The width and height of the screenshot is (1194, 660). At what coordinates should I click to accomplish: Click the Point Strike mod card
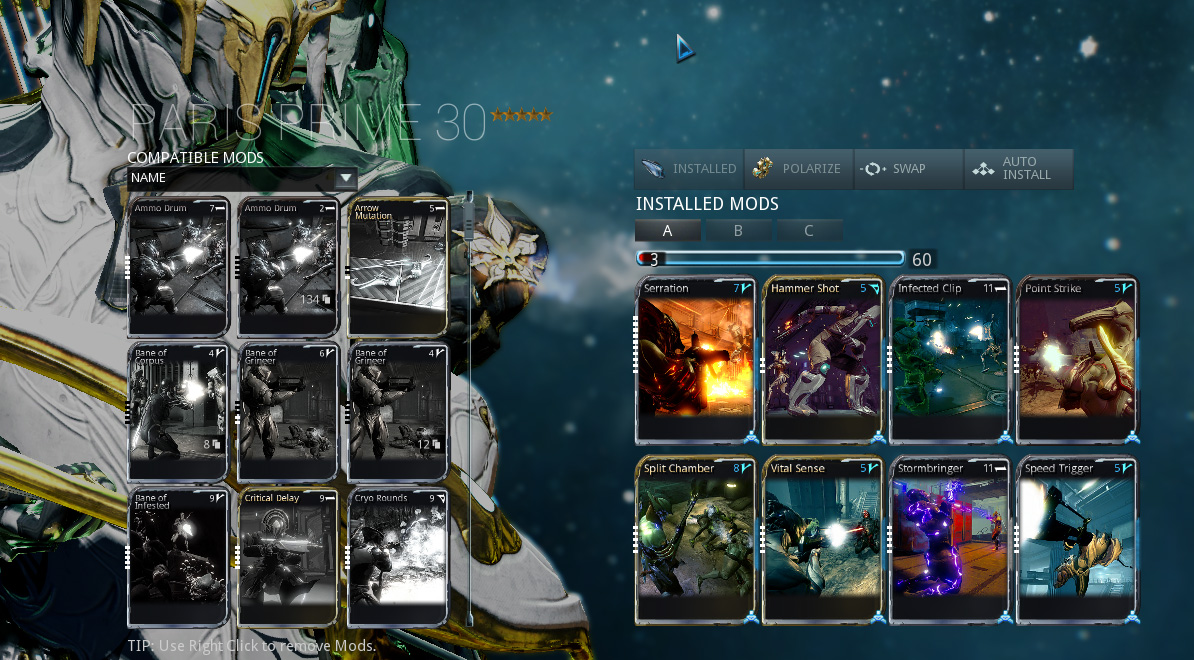1077,360
